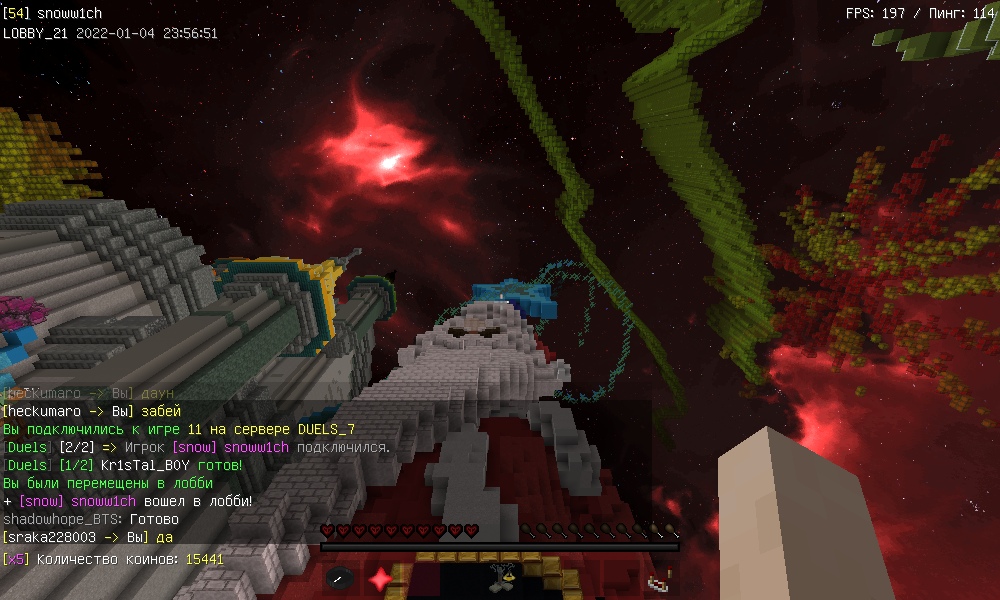This screenshot has height=600, width=1000.
Task: Select the compass hotbar slot
Action: point(340,579)
